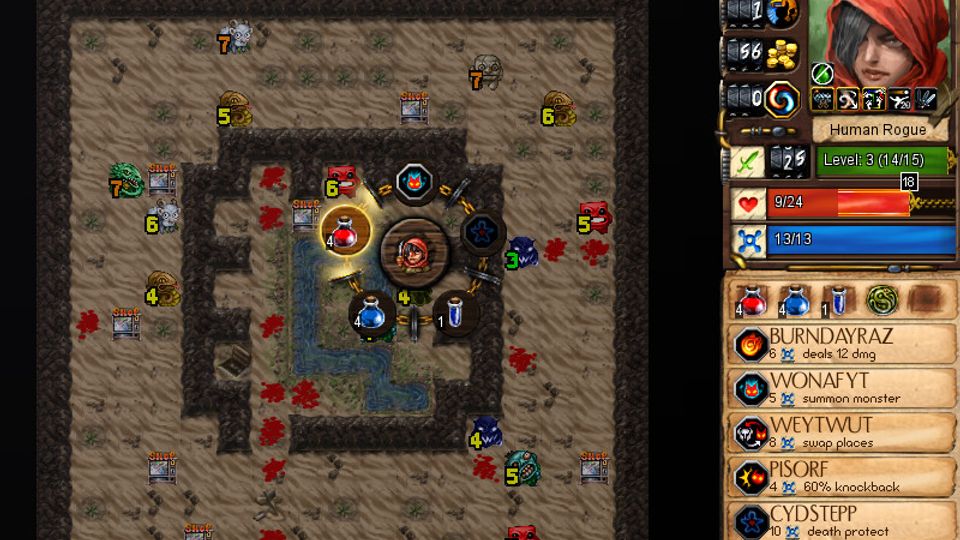960x540 pixels.
Task: Click the swirl conversion points icon
Action: click(783, 99)
